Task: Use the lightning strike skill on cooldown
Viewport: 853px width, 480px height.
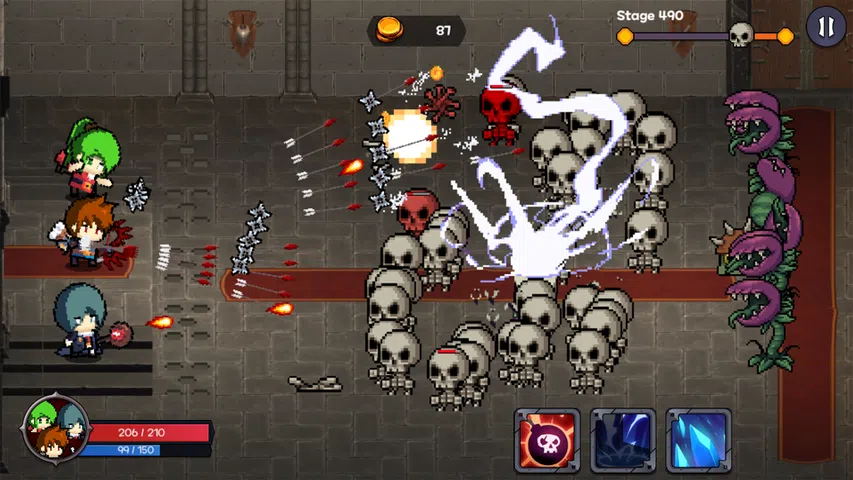Action: [622, 440]
